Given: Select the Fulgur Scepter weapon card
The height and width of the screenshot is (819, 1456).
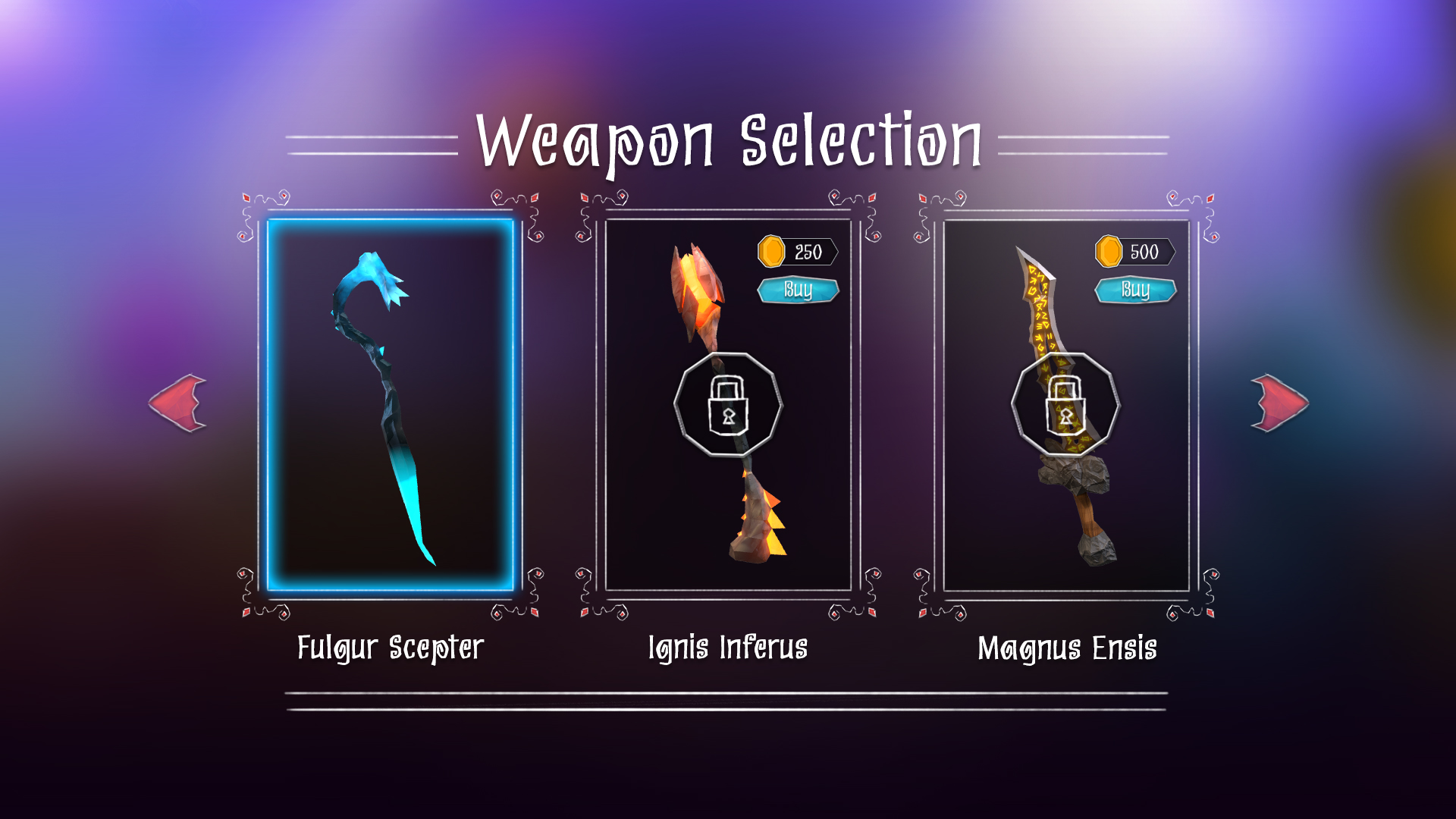Looking at the screenshot, I should pyautogui.click(x=391, y=406).
